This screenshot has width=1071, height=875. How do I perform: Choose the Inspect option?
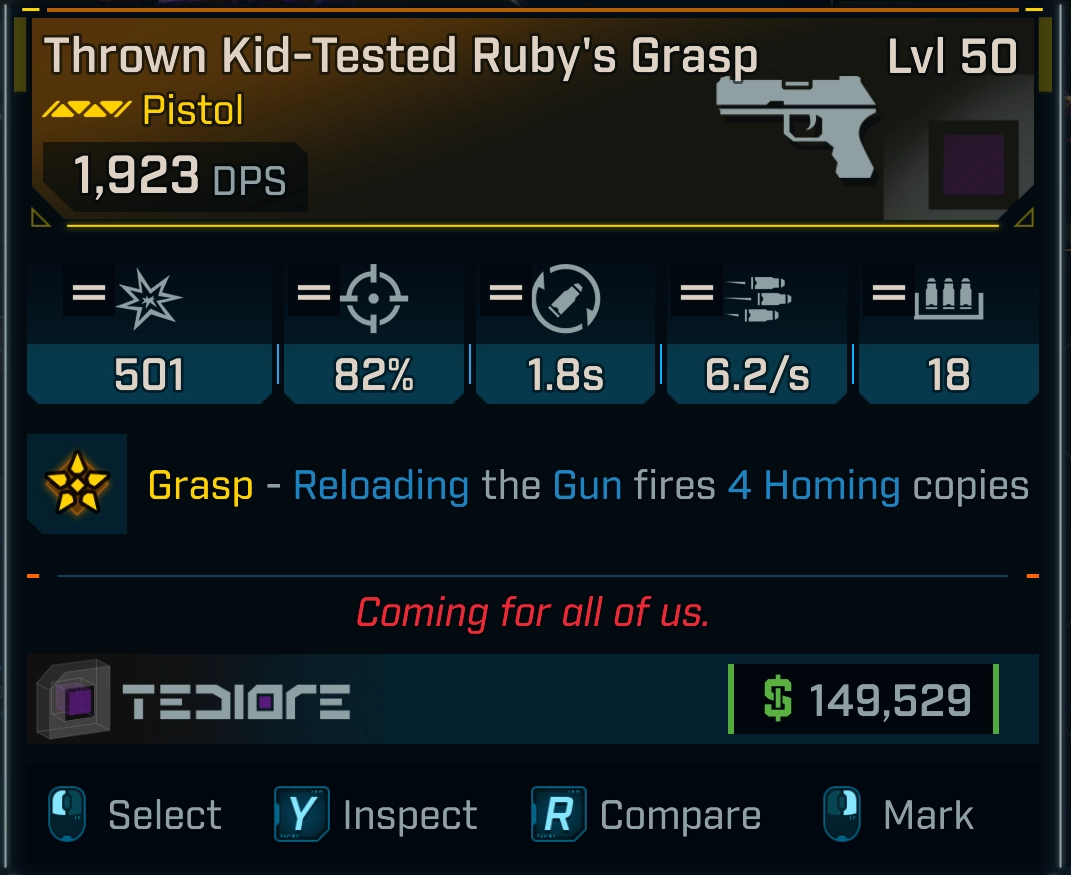[x=378, y=815]
